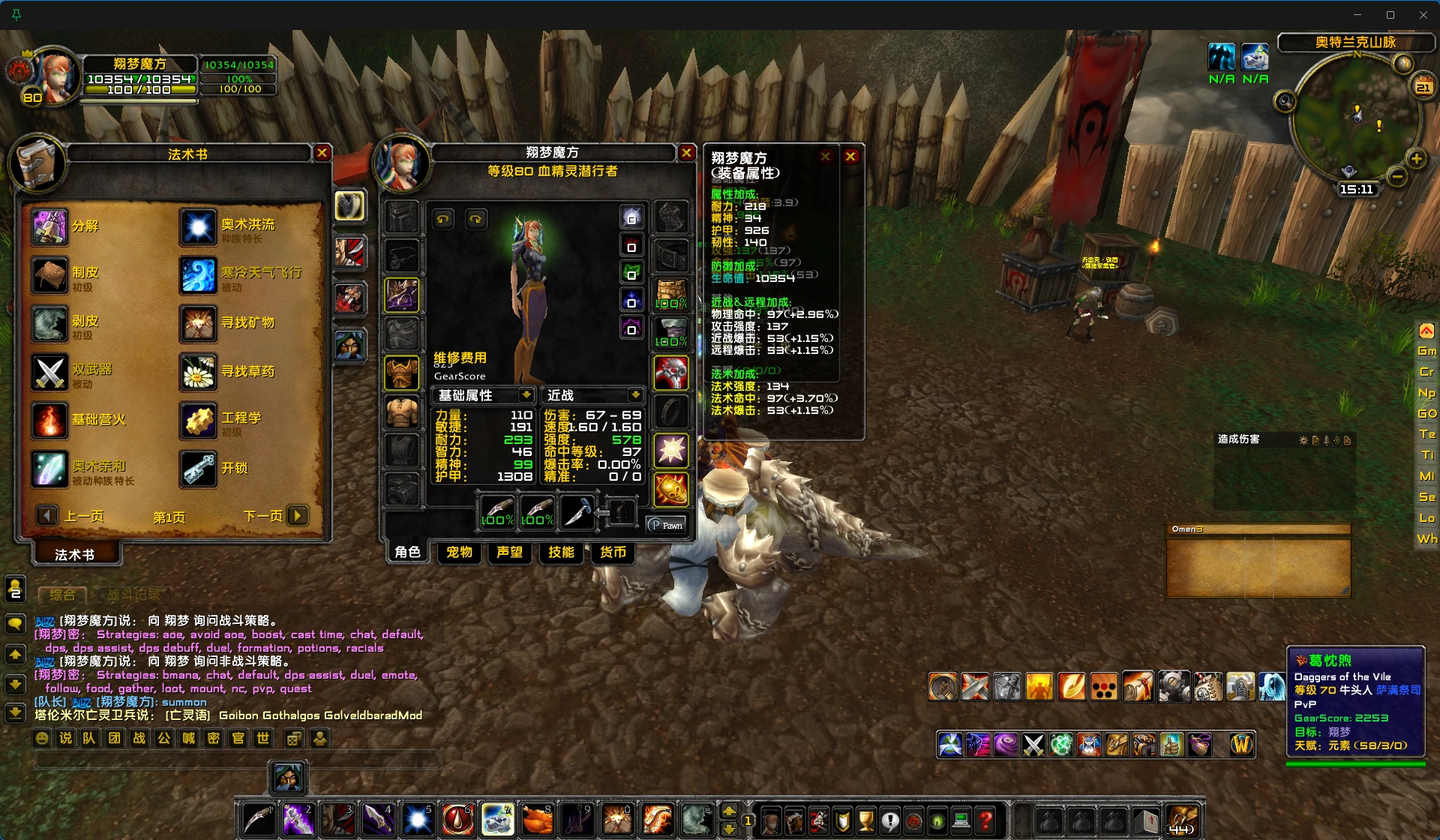Click the Pawn button

click(x=666, y=525)
